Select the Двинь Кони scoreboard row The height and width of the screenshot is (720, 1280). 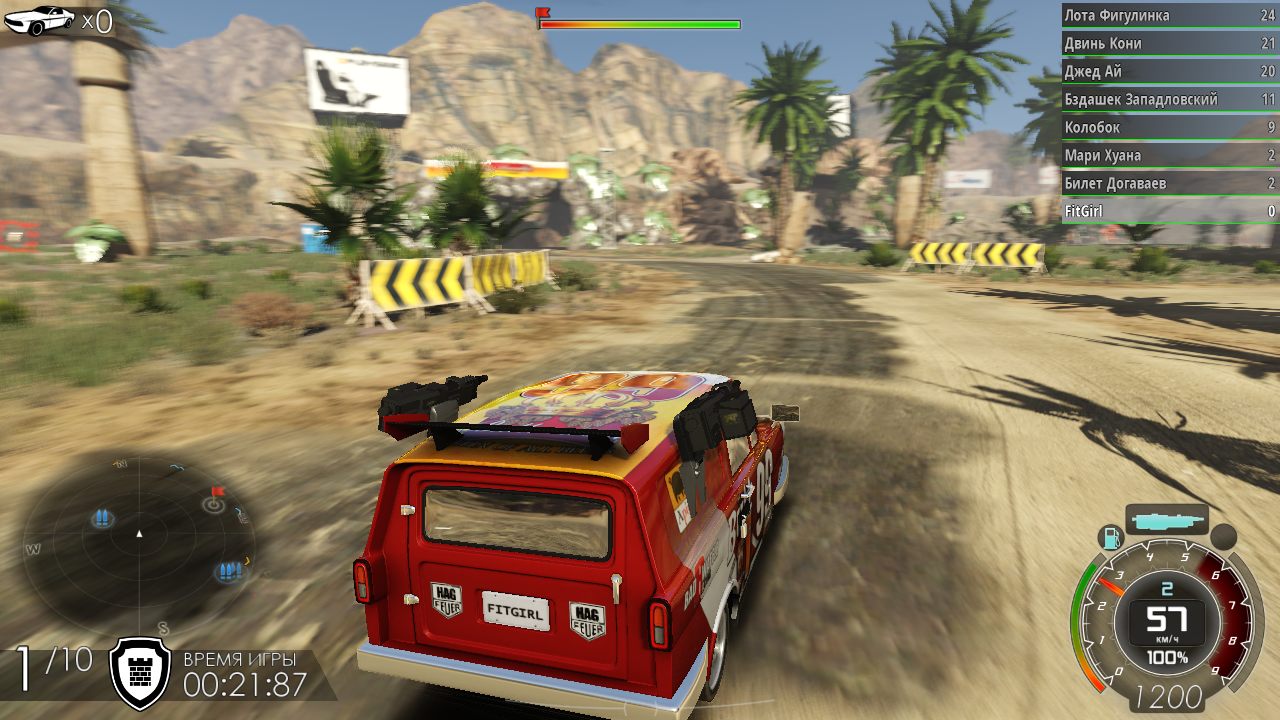coord(1168,44)
